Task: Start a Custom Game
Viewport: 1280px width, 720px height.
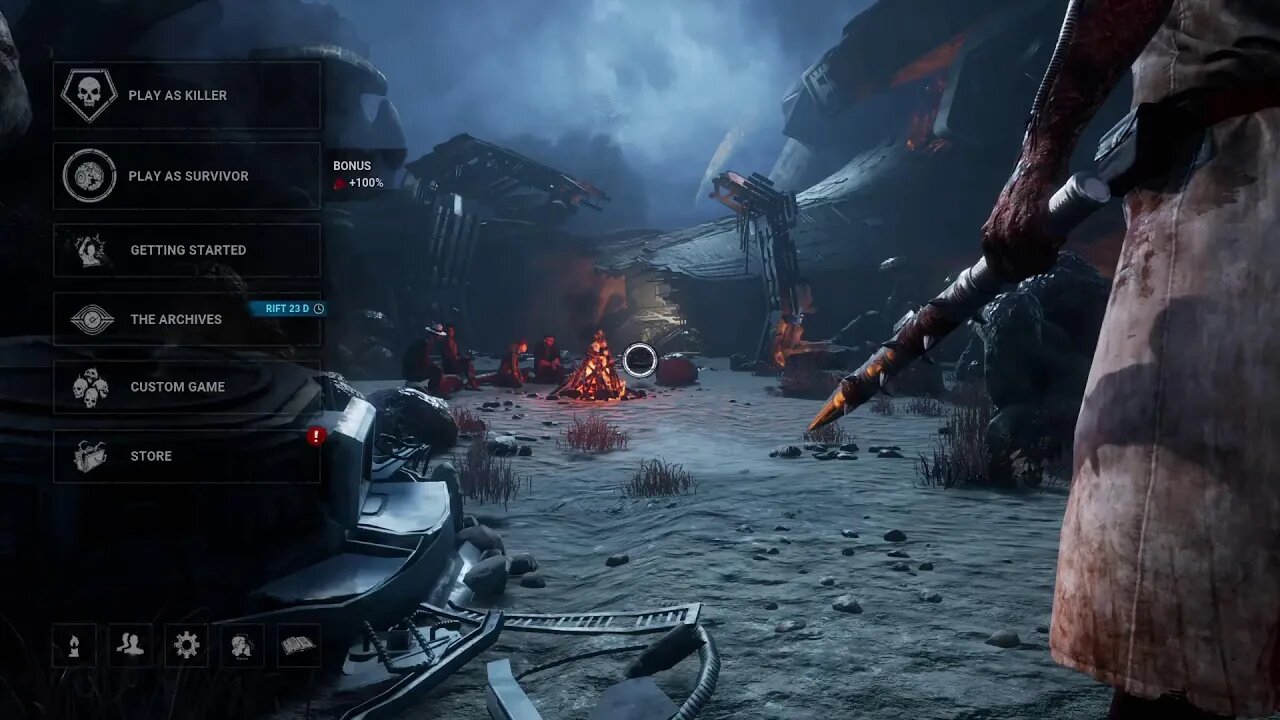Action: click(x=187, y=387)
